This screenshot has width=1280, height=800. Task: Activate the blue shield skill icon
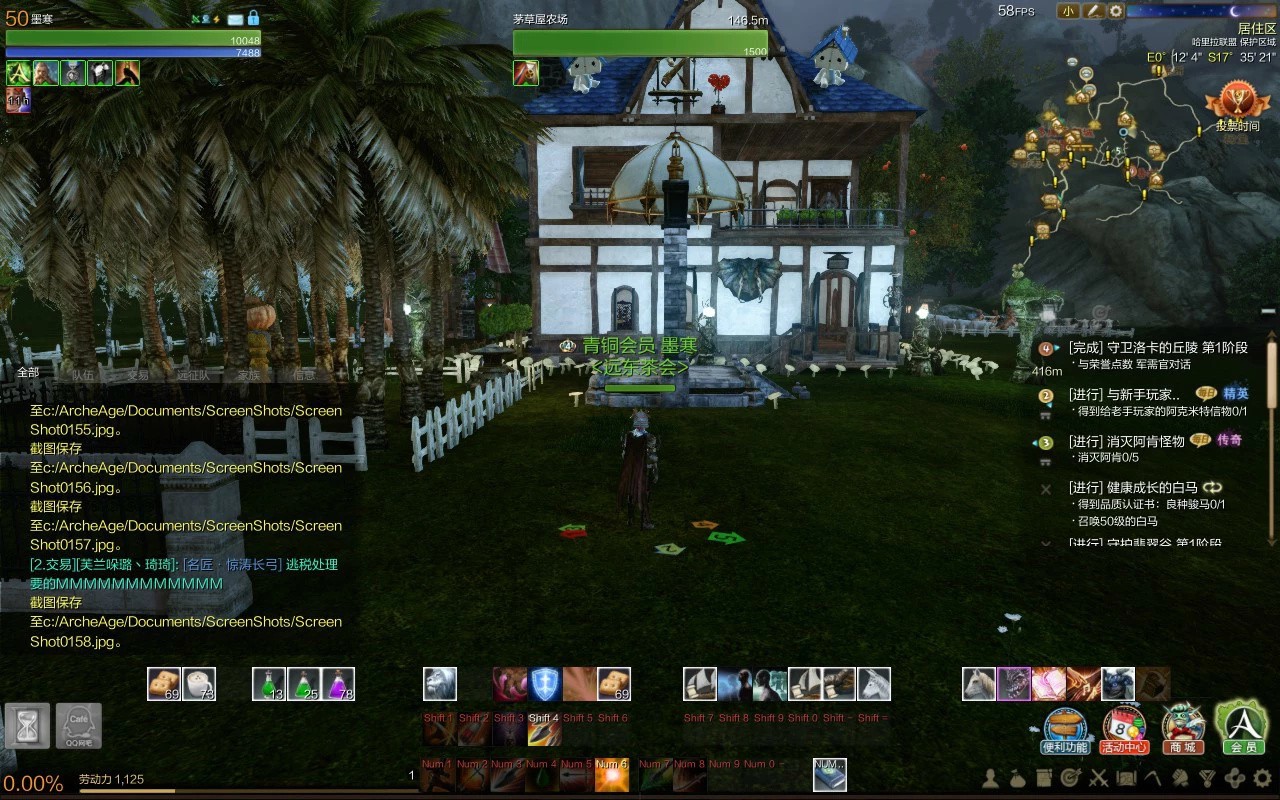(544, 684)
